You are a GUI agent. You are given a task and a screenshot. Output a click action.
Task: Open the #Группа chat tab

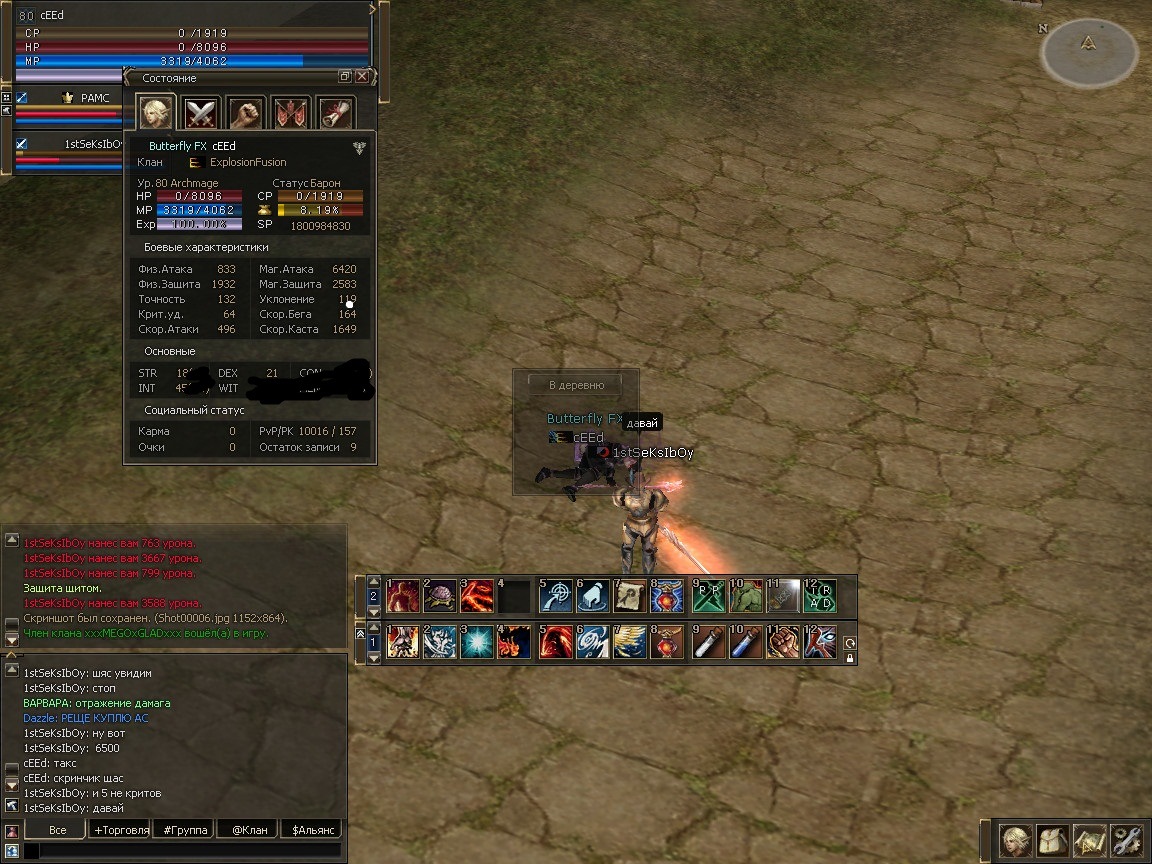click(184, 829)
